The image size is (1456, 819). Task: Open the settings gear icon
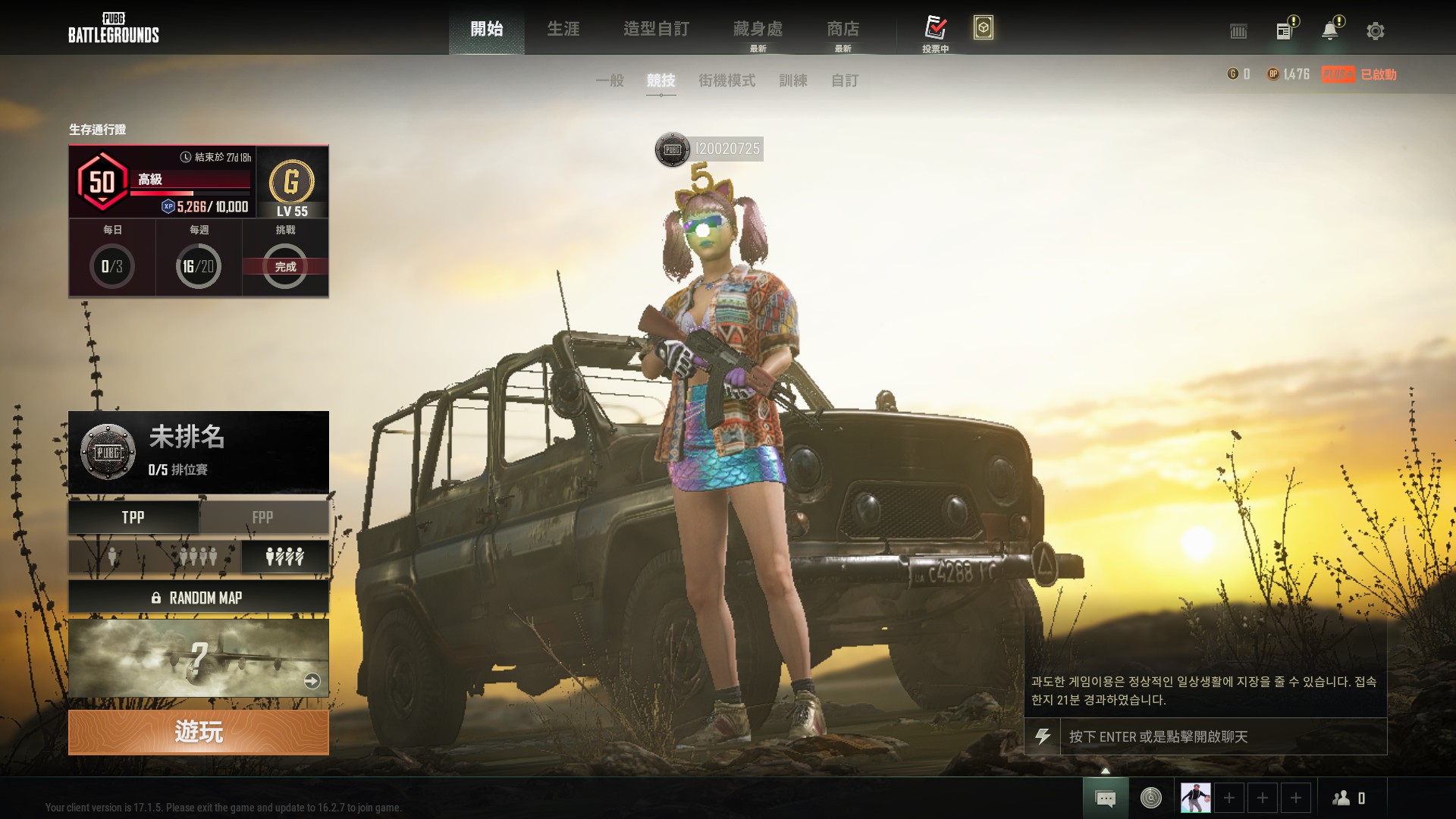1375,31
